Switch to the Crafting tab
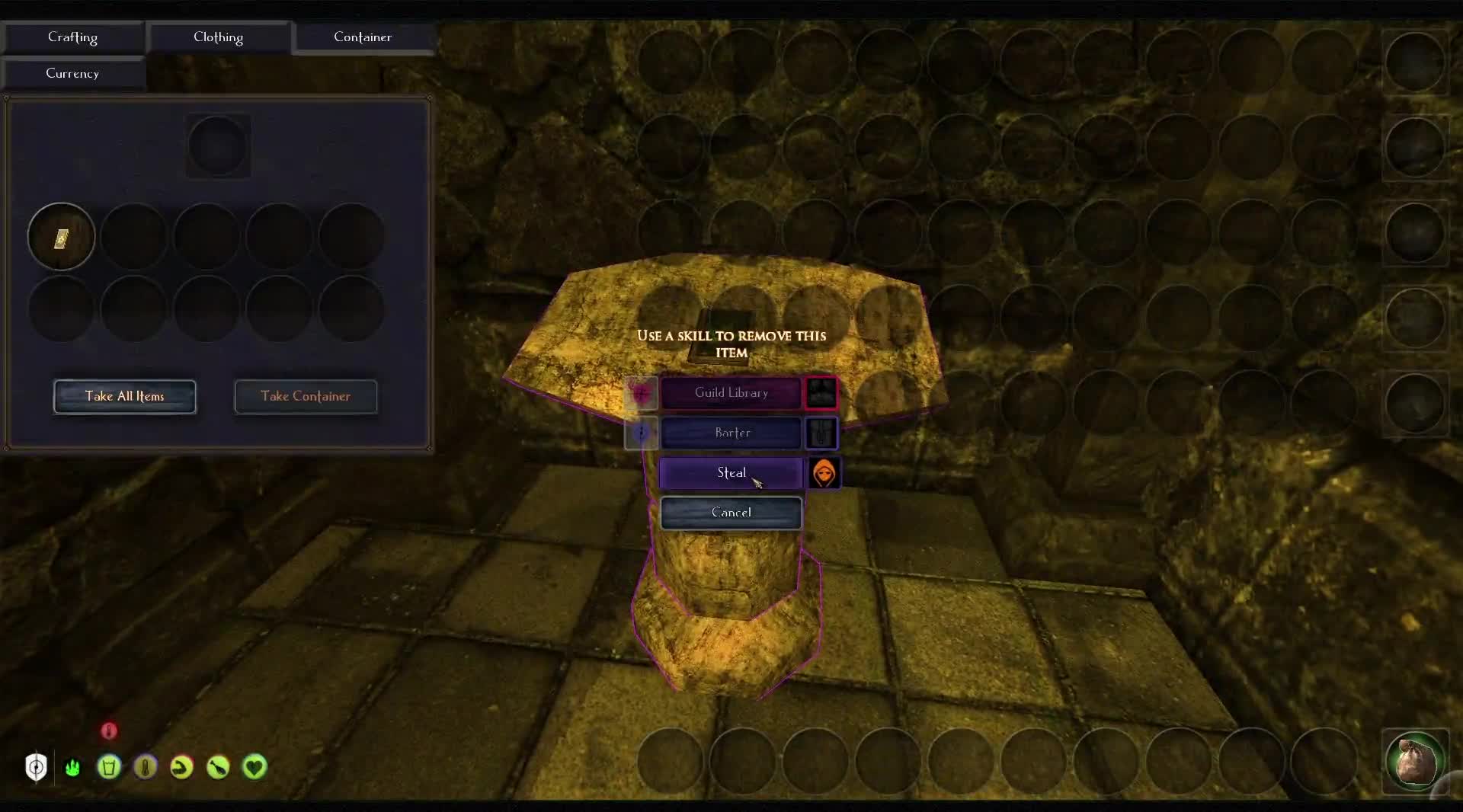The image size is (1463, 812). 73,37
